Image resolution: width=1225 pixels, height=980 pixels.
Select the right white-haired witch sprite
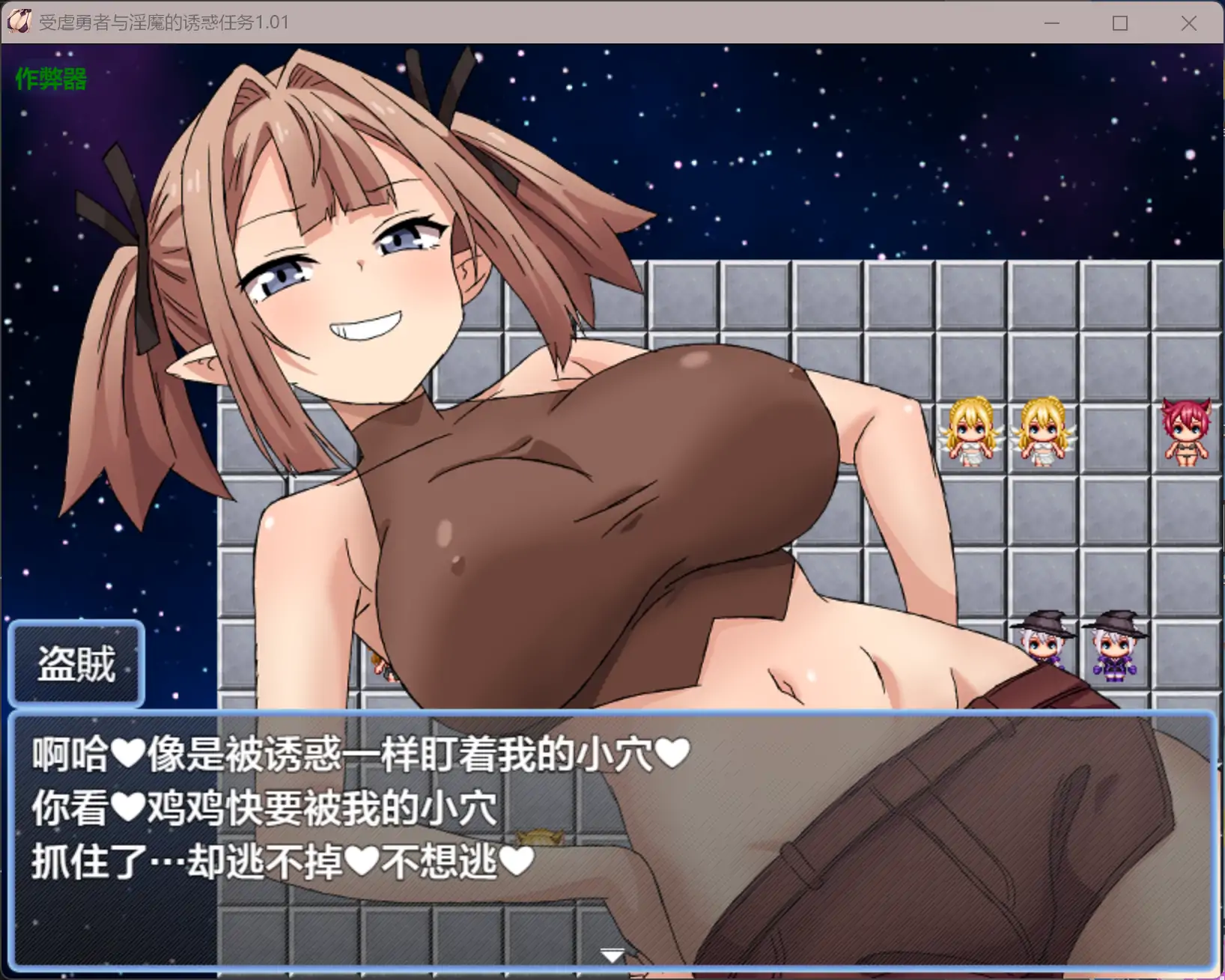[1113, 644]
